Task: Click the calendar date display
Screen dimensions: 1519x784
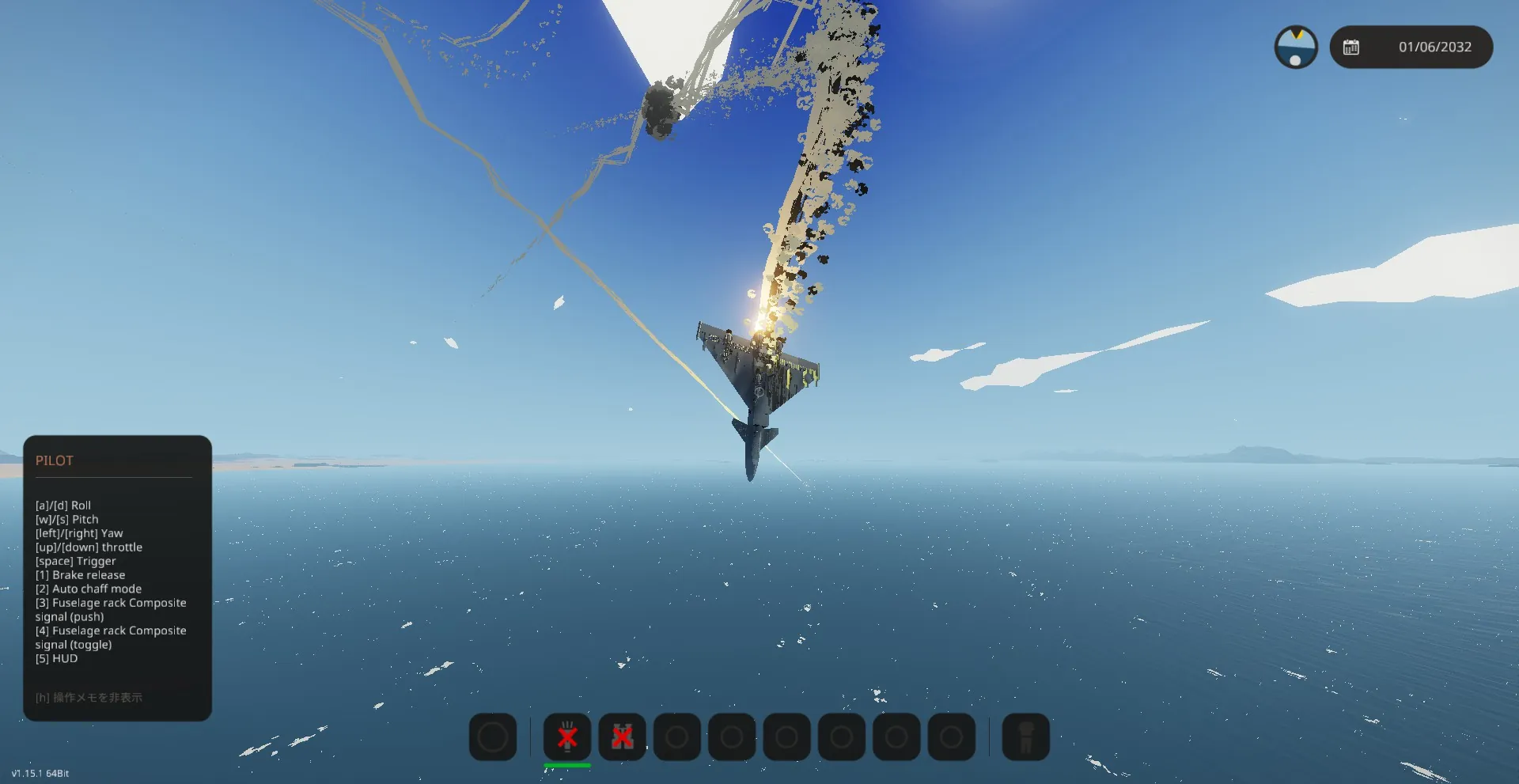Action: 1411,47
